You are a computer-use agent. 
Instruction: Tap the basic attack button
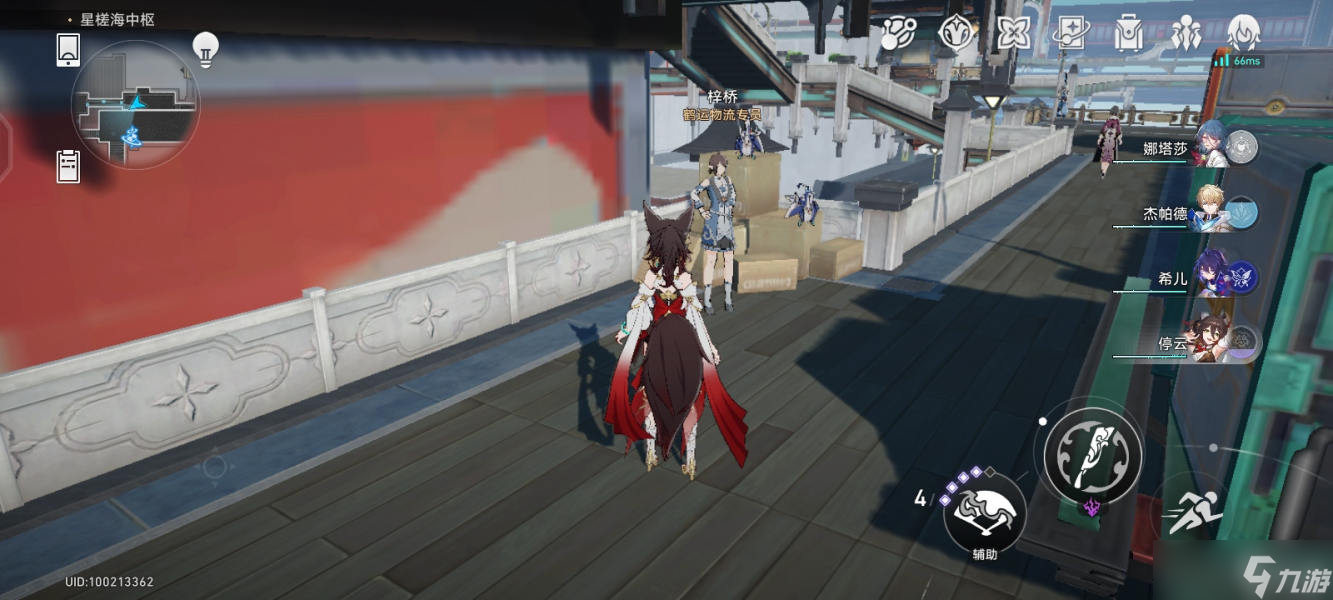(1093, 456)
